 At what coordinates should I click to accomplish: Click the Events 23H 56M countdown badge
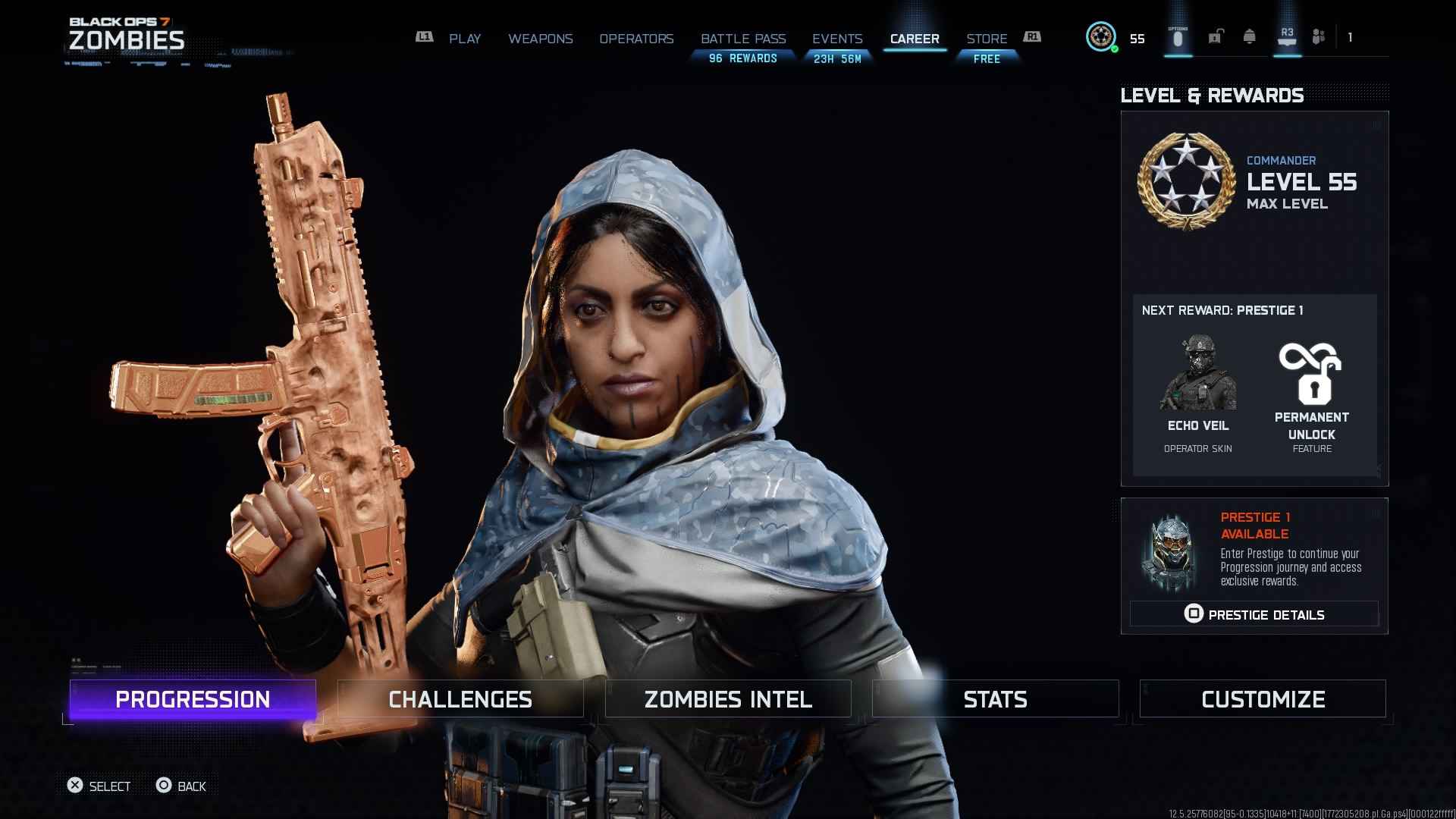click(x=837, y=57)
